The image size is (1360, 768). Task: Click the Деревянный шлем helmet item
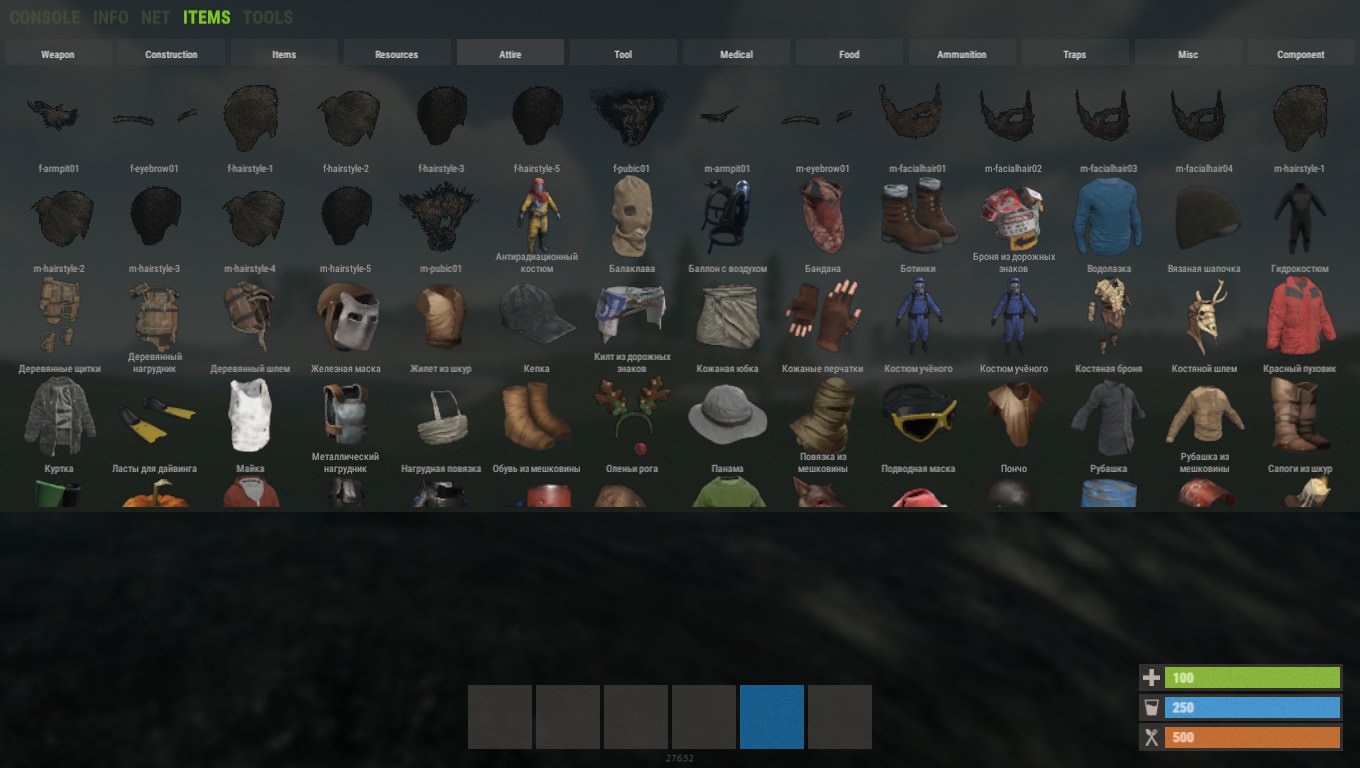tap(250, 316)
